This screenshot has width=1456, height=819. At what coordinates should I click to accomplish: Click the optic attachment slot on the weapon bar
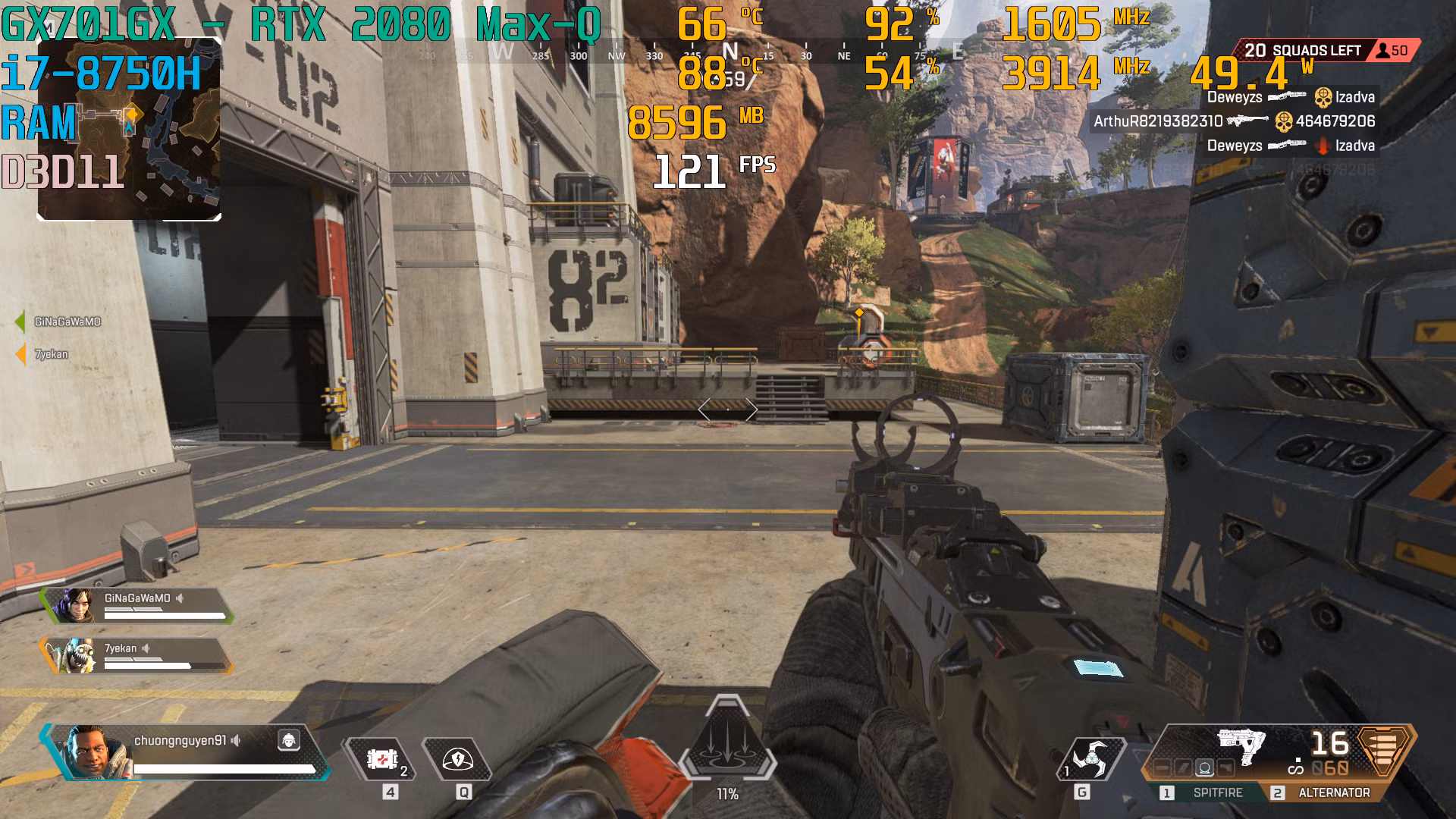click(1206, 767)
